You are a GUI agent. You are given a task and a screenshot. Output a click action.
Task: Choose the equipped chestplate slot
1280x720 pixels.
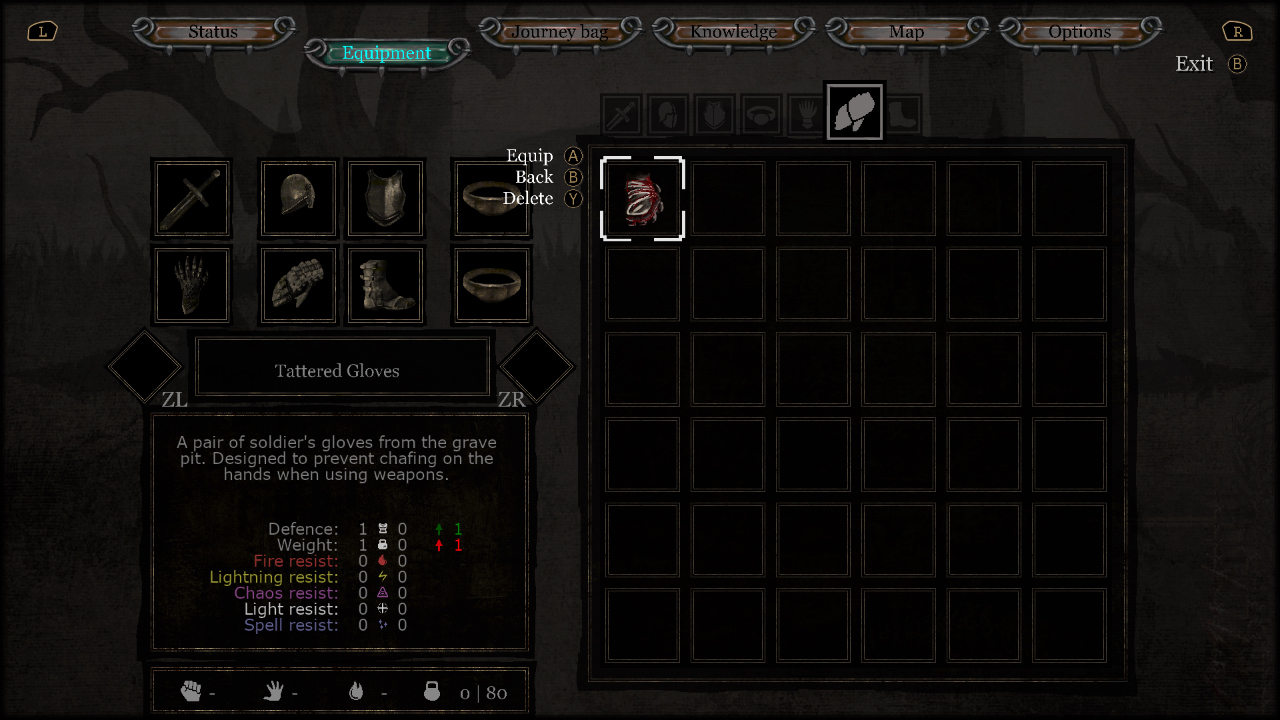pyautogui.click(x=385, y=199)
